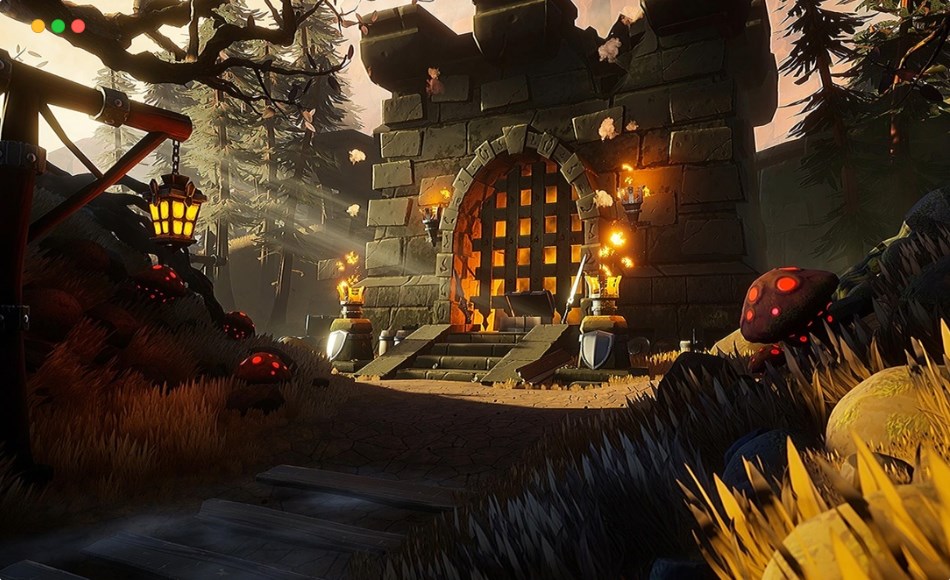
Task: Click the yellow window dot
Action: [x=38, y=26]
